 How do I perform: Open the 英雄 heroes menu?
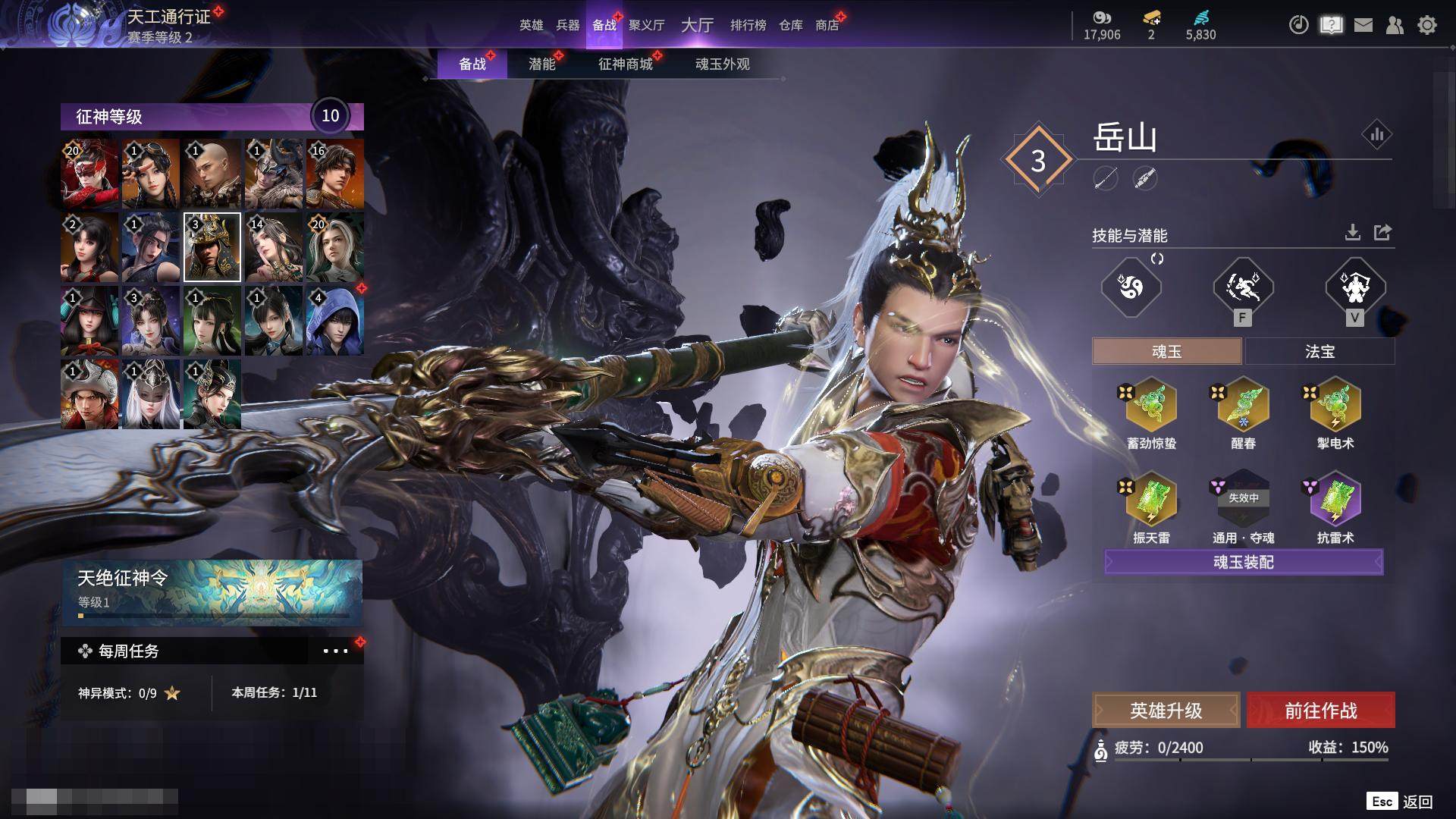click(531, 25)
